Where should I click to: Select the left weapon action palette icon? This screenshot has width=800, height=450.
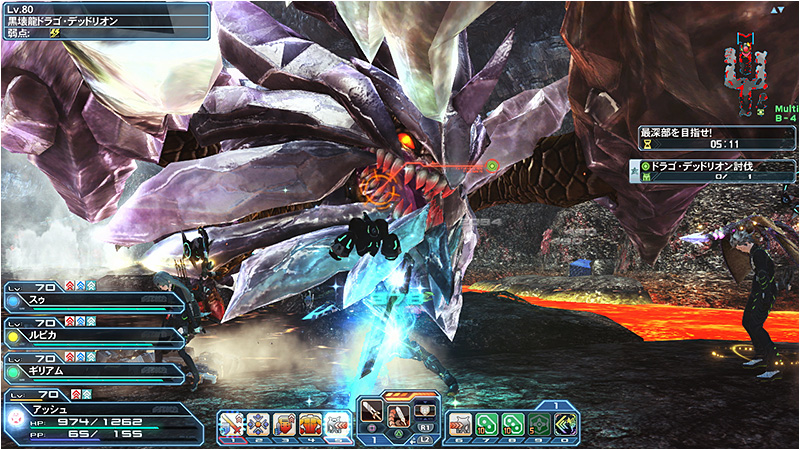point(372,410)
